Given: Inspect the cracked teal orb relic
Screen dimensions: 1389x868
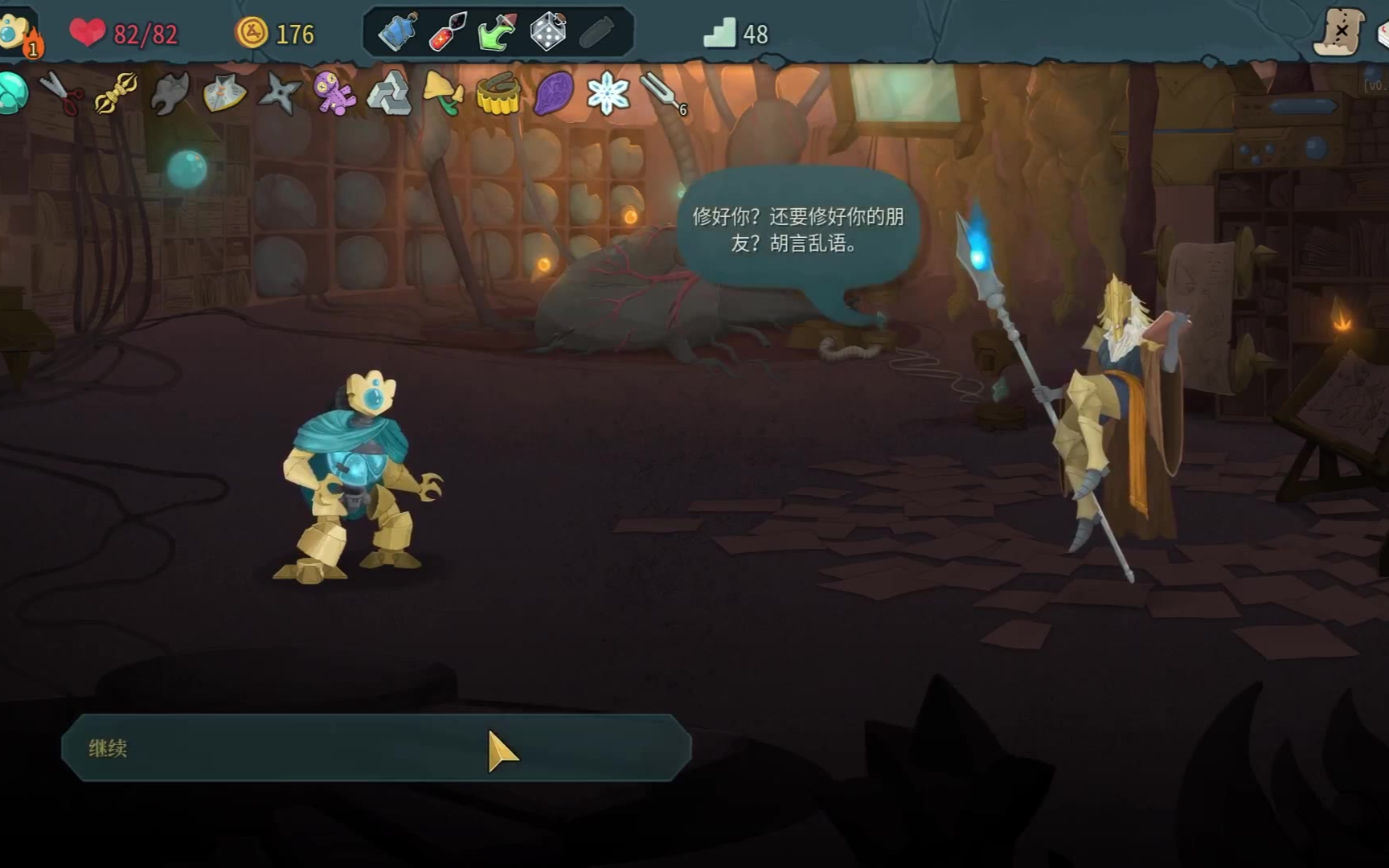Looking at the screenshot, I should click(x=11, y=93).
